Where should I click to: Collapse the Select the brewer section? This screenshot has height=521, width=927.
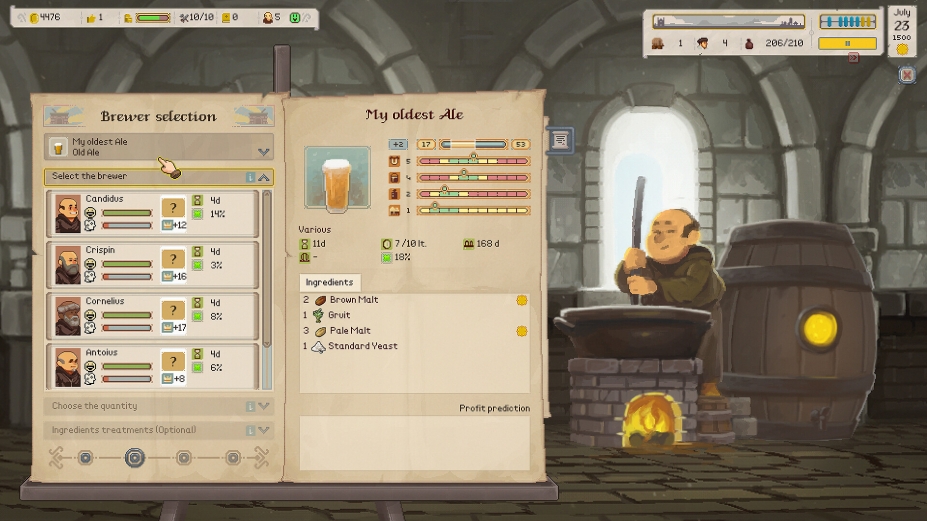coord(264,177)
